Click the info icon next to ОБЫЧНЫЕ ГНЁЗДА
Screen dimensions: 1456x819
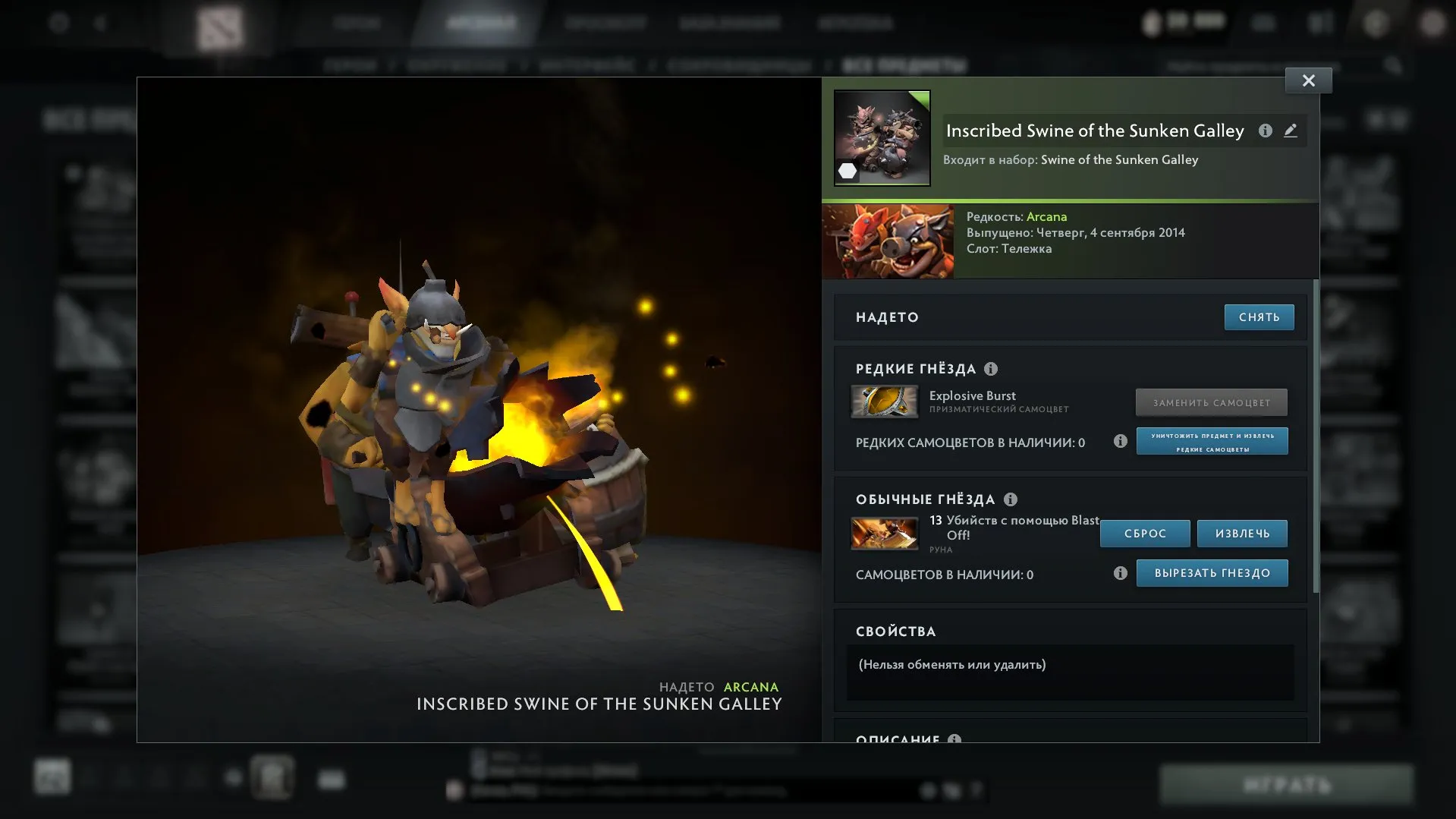[x=1009, y=499]
